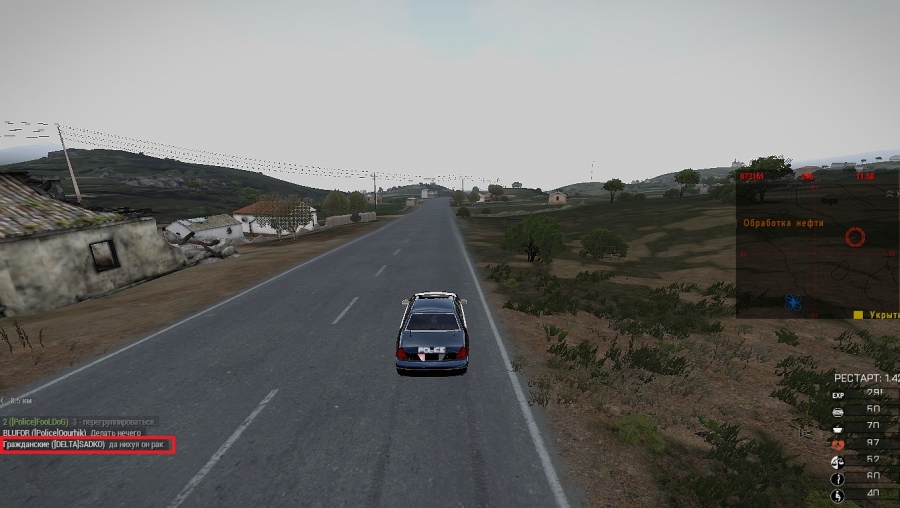The image size is (900, 508).
Task: Select the red circle marker on minimap
Action: click(854, 237)
